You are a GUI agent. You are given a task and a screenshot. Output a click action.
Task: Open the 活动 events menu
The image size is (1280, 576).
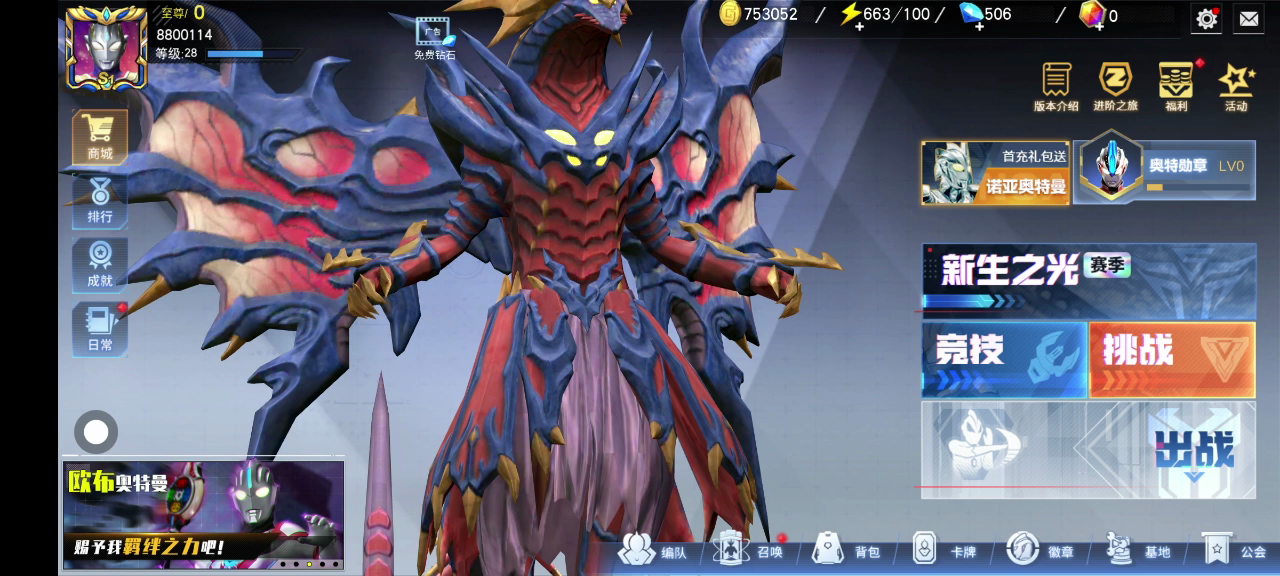[1236, 86]
